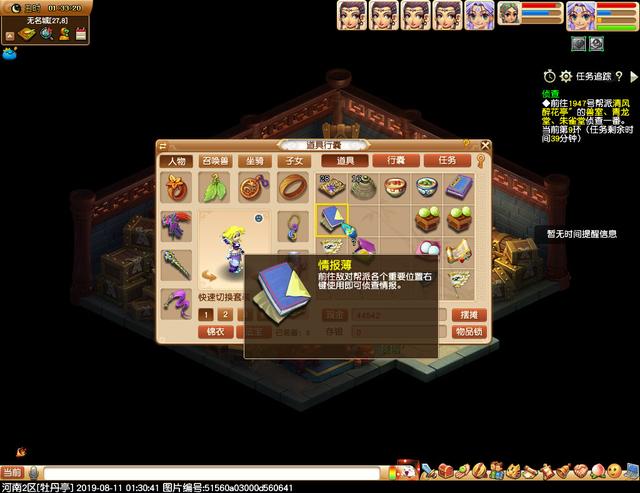640x493 pixels.
Task: Select the 情报簿 intelligence book item
Action: [331, 219]
